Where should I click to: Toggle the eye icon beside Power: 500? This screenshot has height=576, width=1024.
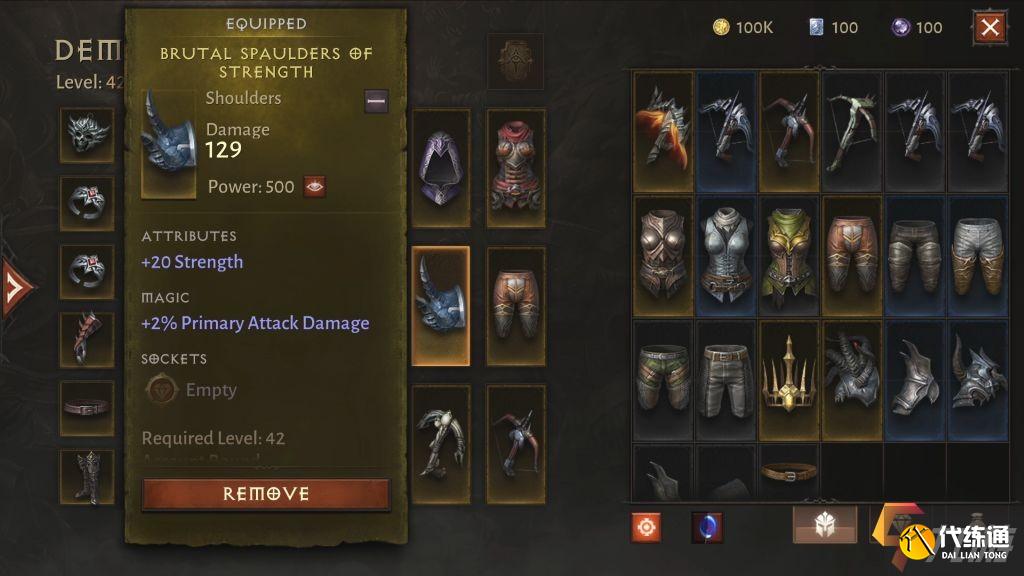pyautogui.click(x=314, y=186)
